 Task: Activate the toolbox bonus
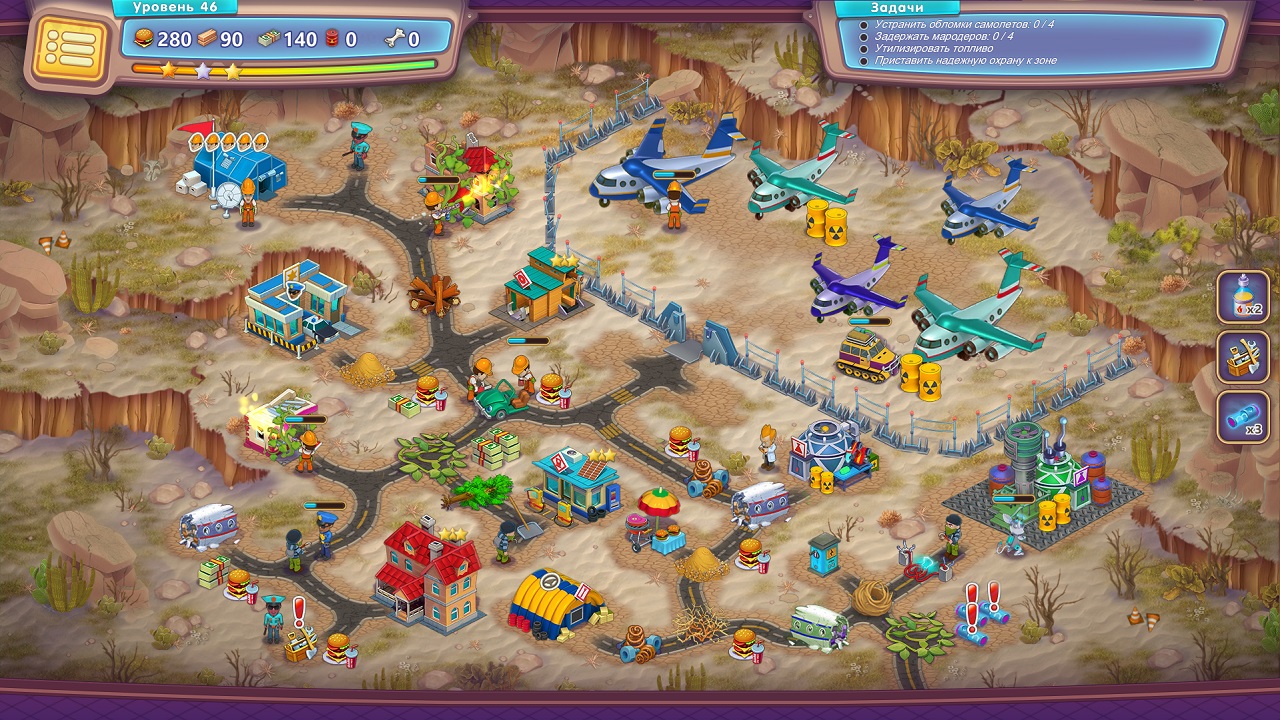pos(1243,357)
